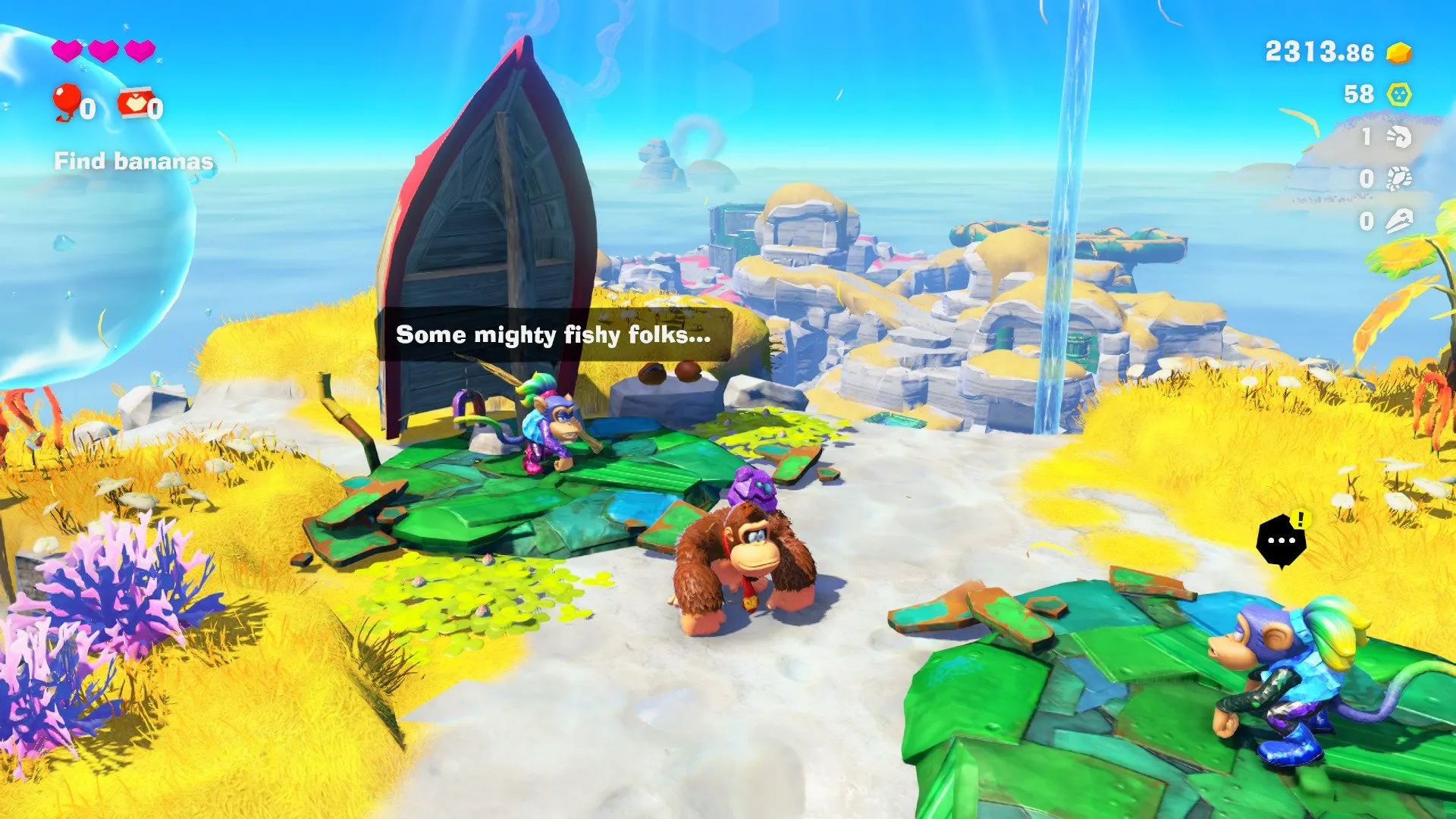Expand the Find bananas objective text
The image size is (1456, 819).
click(133, 161)
